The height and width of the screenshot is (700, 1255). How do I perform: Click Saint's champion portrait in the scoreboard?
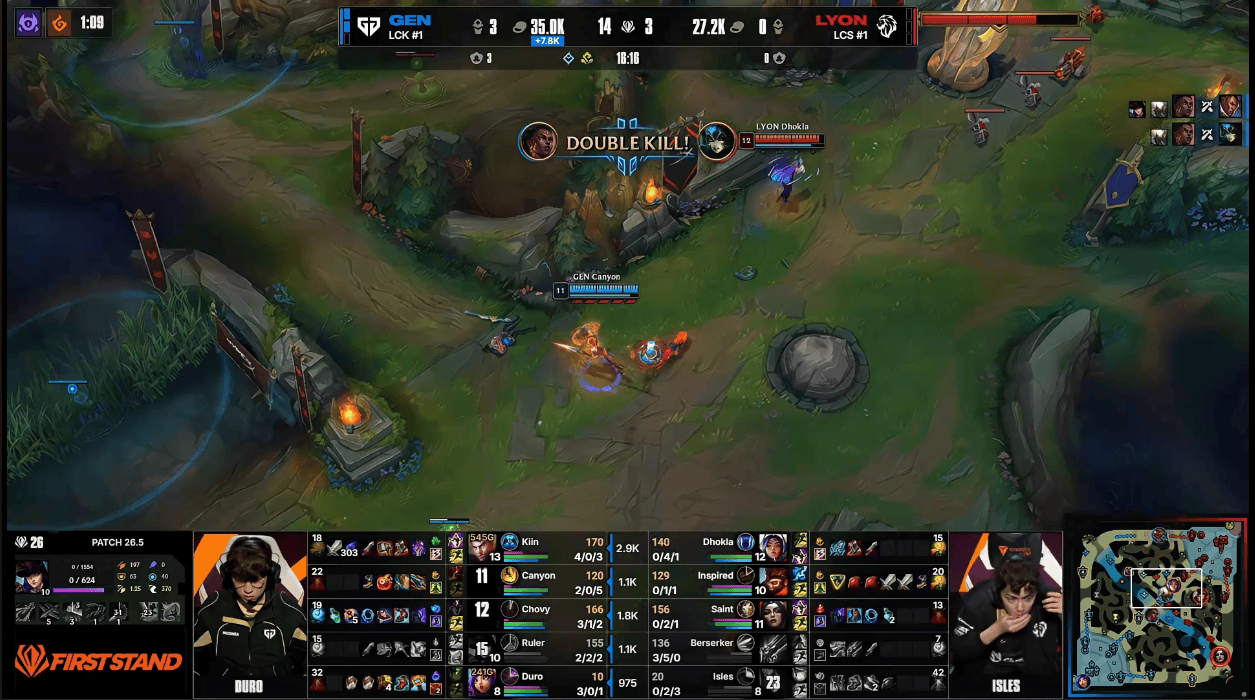[773, 611]
